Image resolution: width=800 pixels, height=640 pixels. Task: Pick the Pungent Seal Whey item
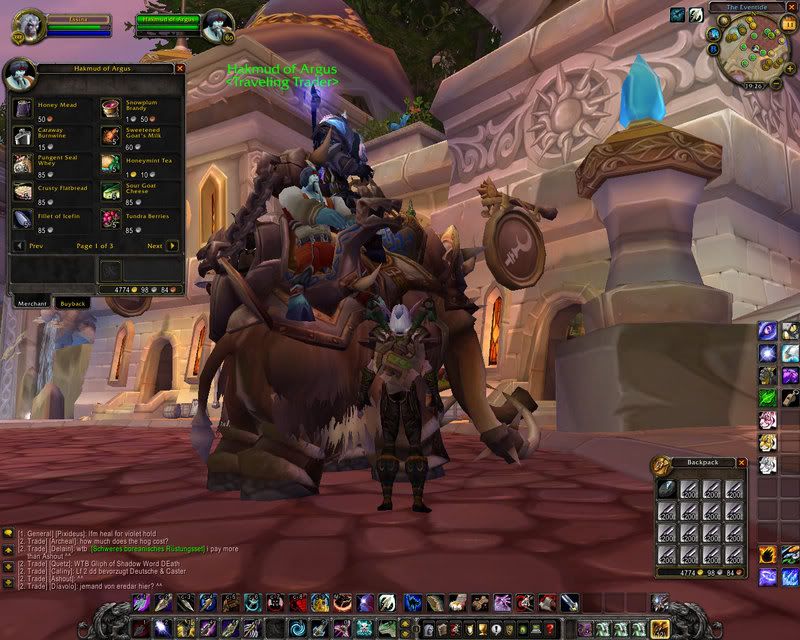[x=23, y=164]
